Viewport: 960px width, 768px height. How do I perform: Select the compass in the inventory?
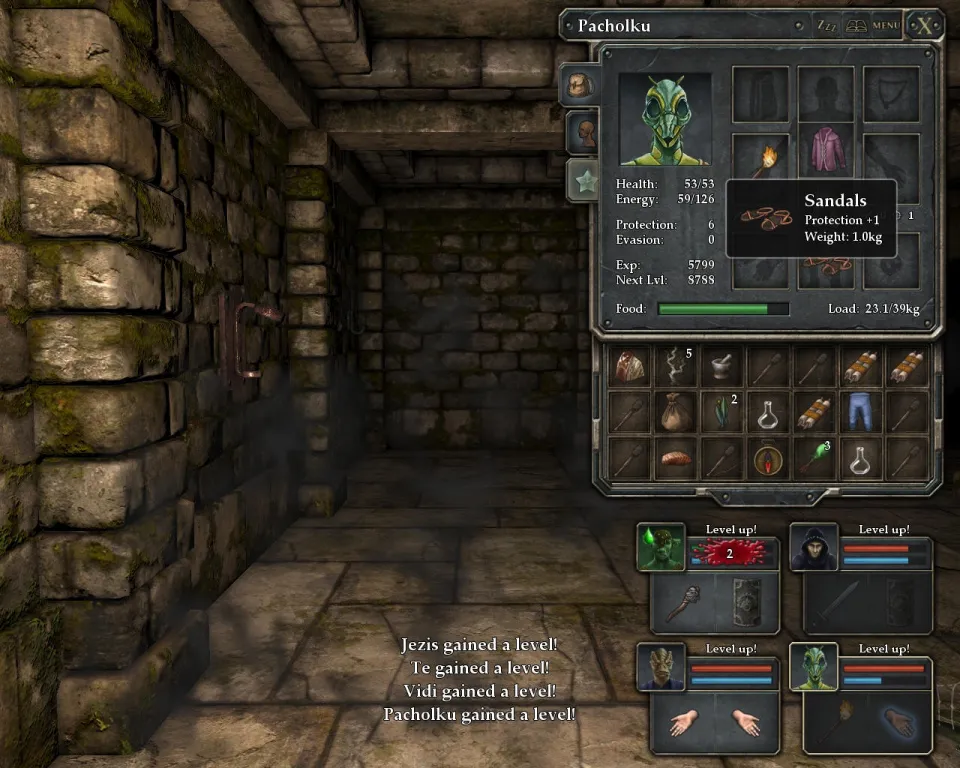tap(768, 459)
